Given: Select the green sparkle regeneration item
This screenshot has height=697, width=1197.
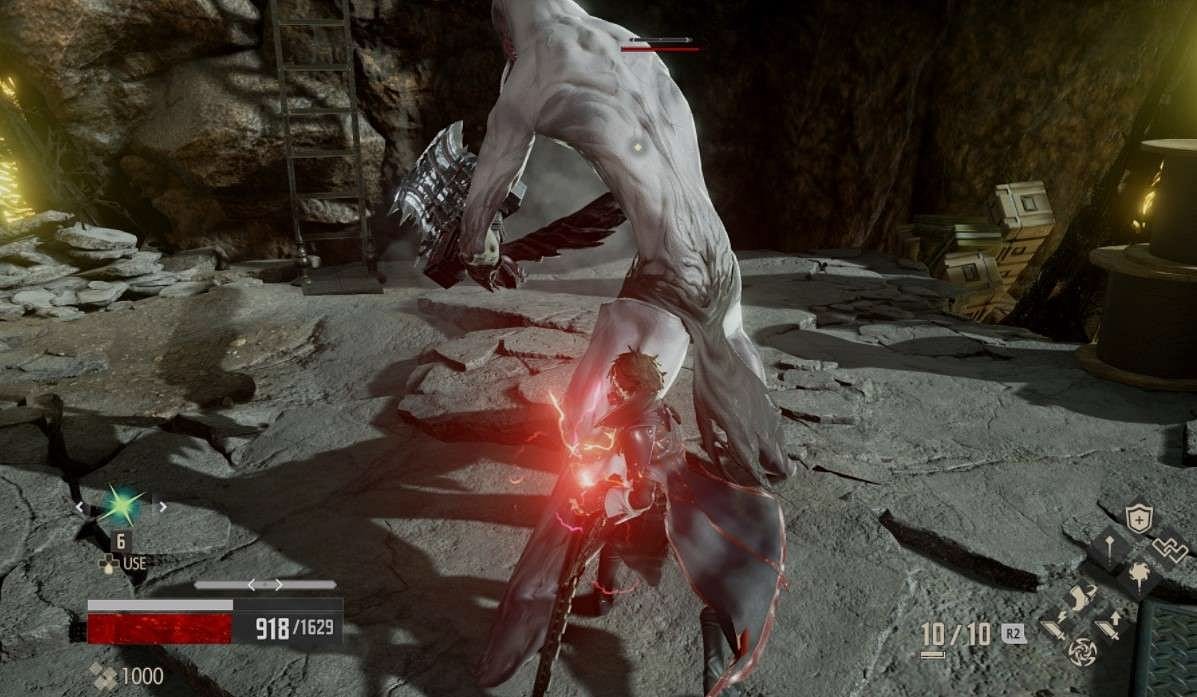Looking at the screenshot, I should (120, 507).
